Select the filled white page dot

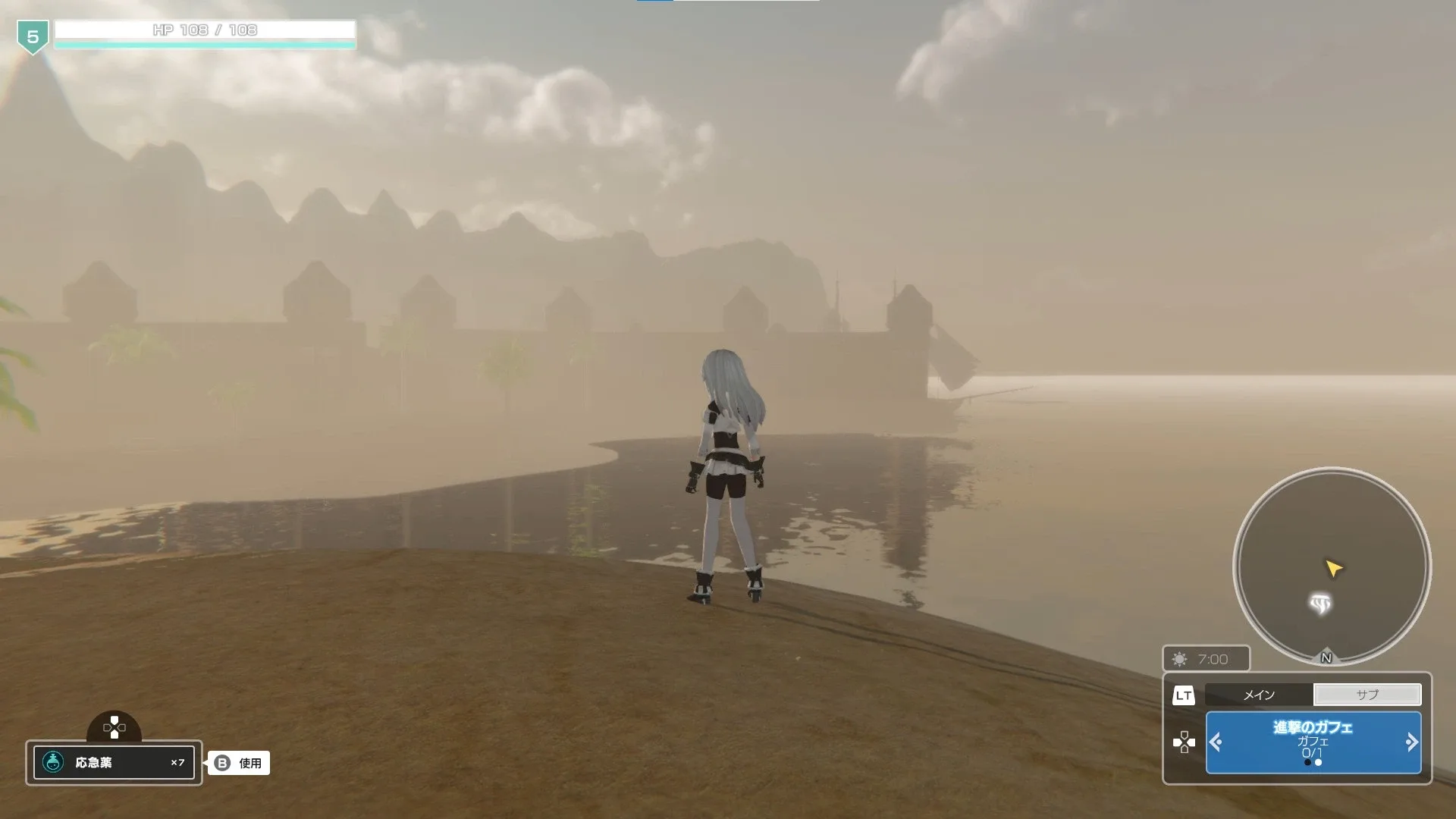coord(1317,763)
